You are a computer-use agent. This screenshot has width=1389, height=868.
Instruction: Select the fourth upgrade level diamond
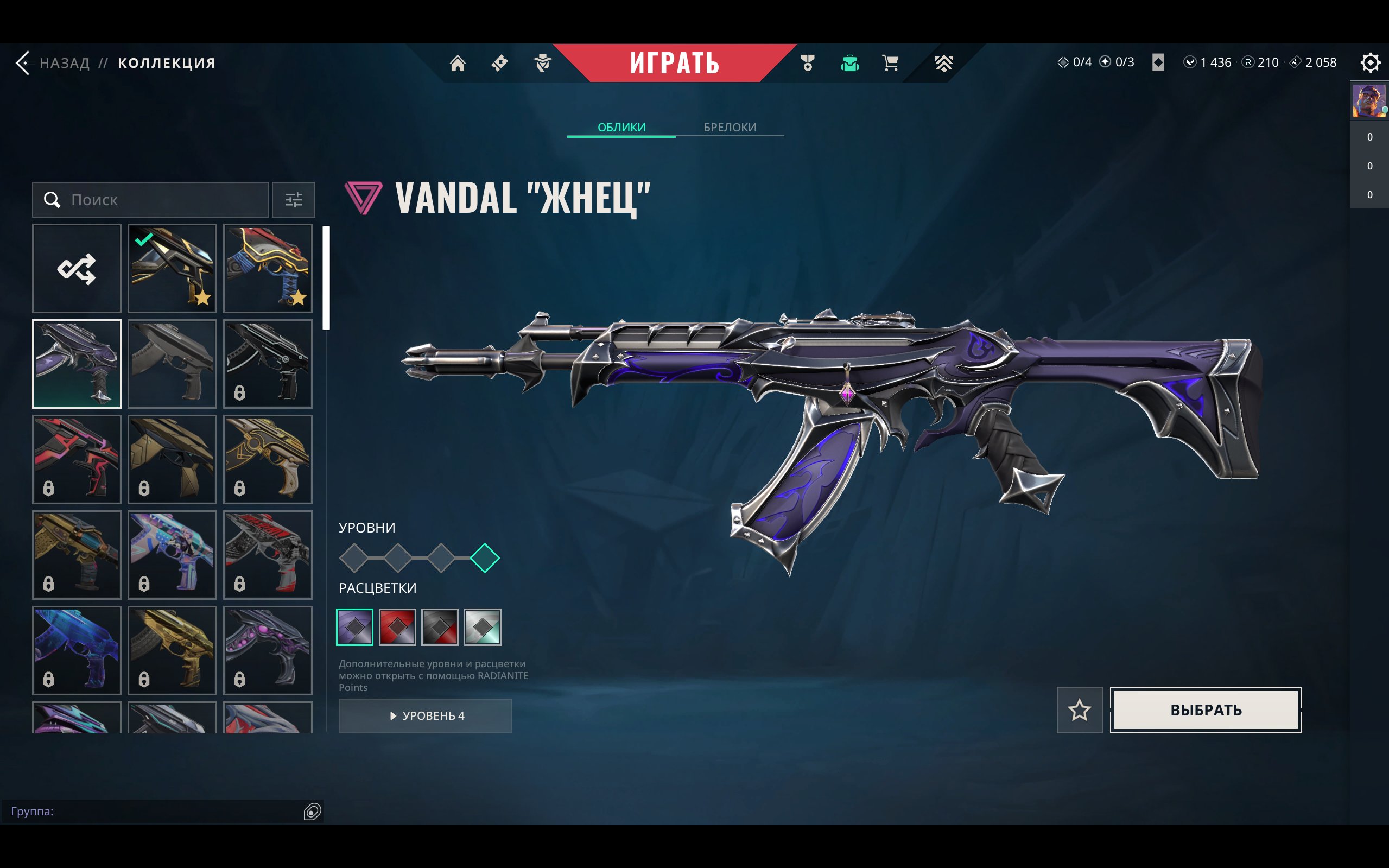484,558
